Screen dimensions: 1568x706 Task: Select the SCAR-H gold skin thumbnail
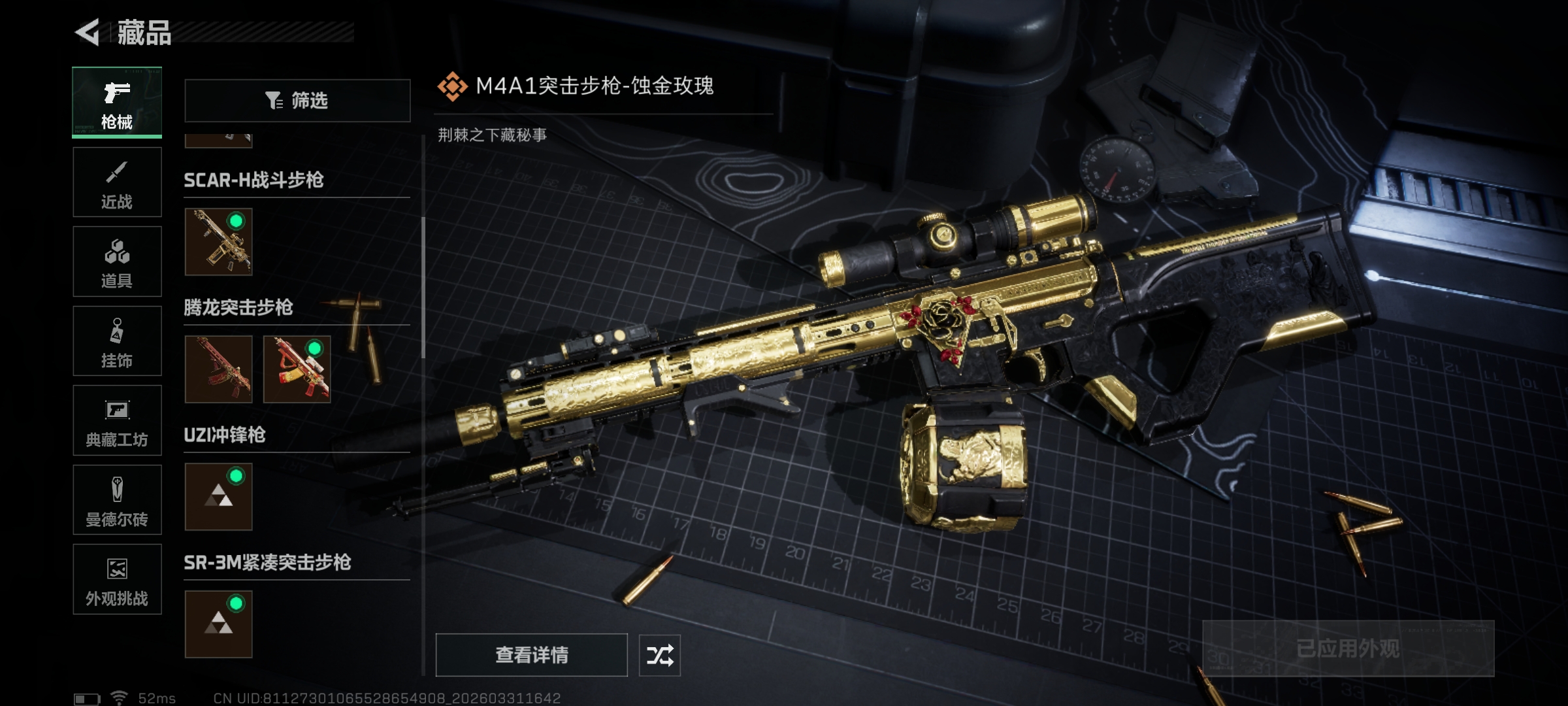(219, 242)
